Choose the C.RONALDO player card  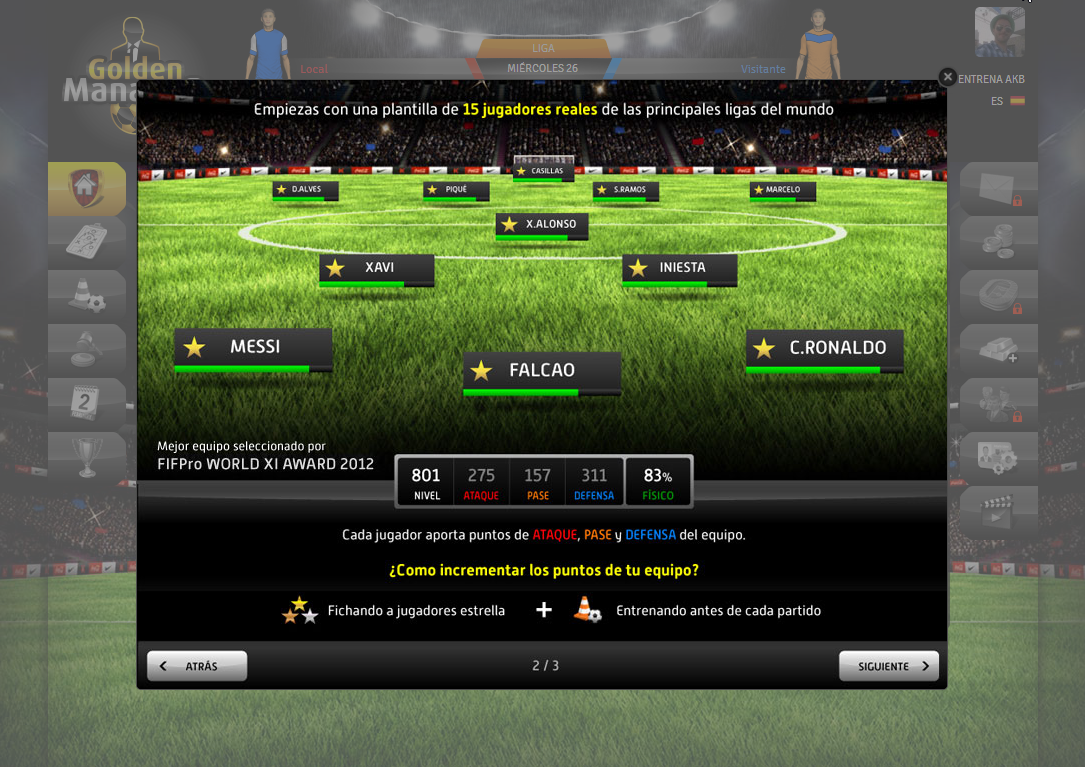point(824,348)
